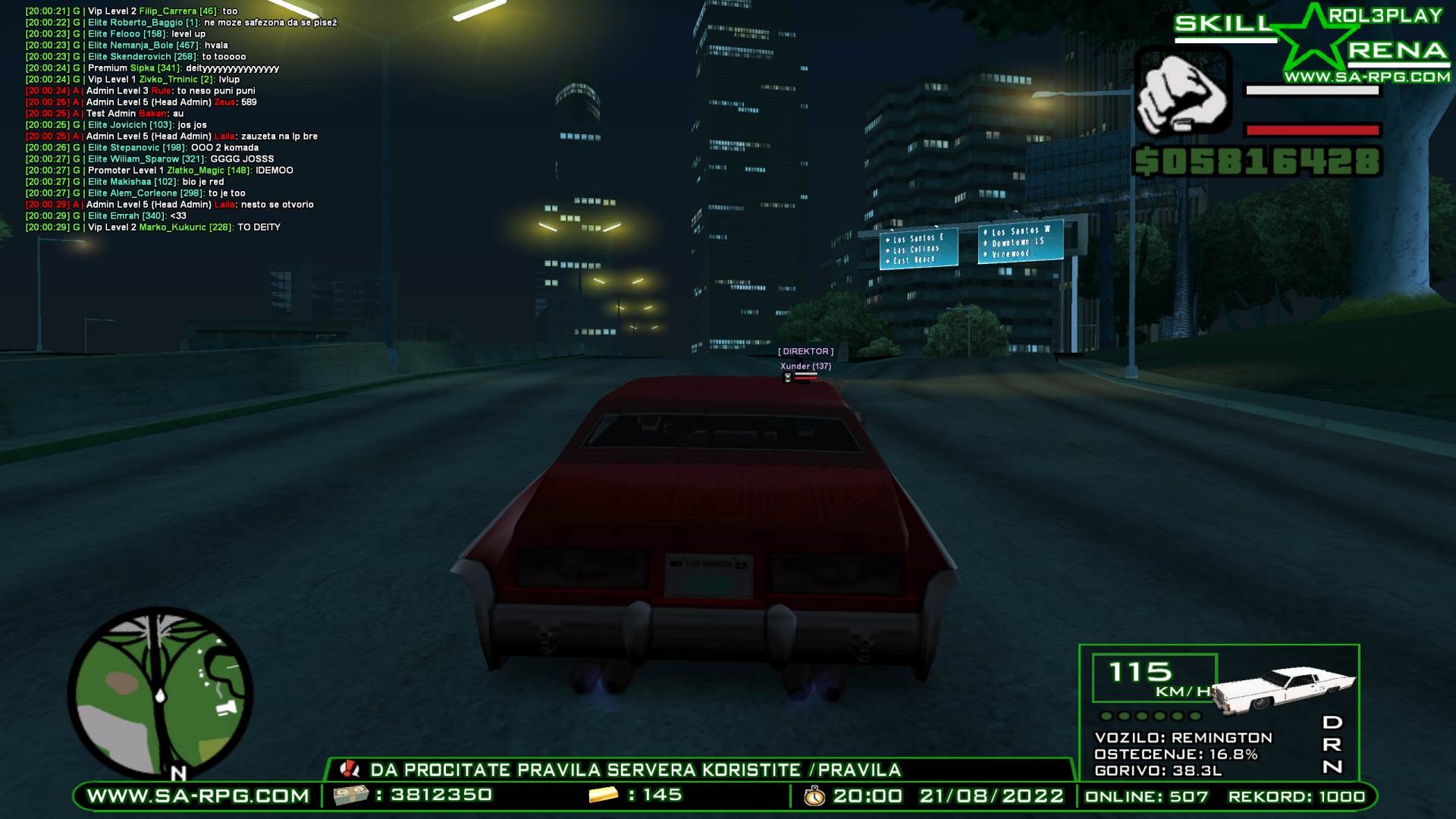This screenshot has height=819, width=1456.
Task: Click the stopwatch icon next to 20:00
Action: [x=813, y=796]
